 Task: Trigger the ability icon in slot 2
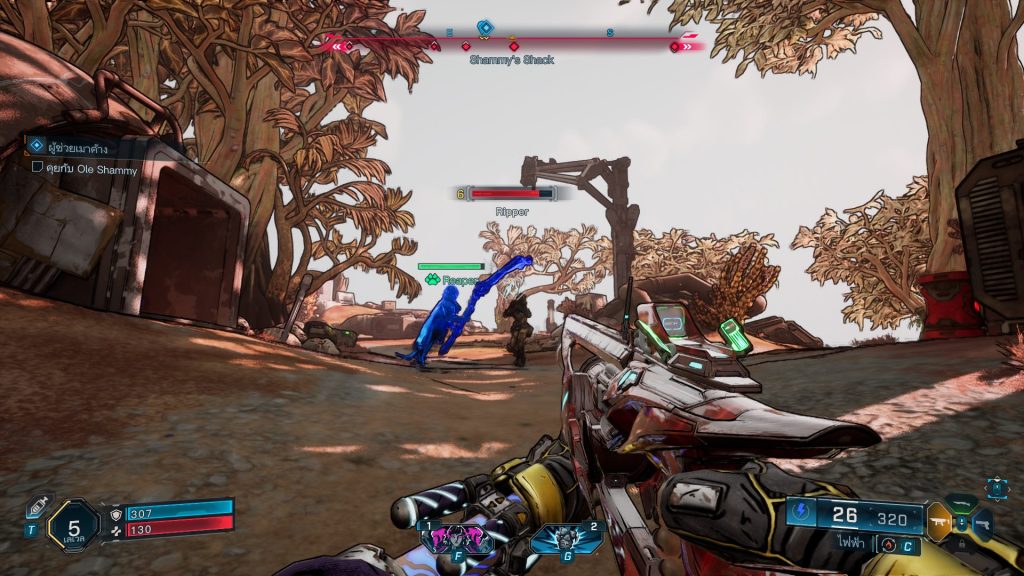(x=566, y=538)
